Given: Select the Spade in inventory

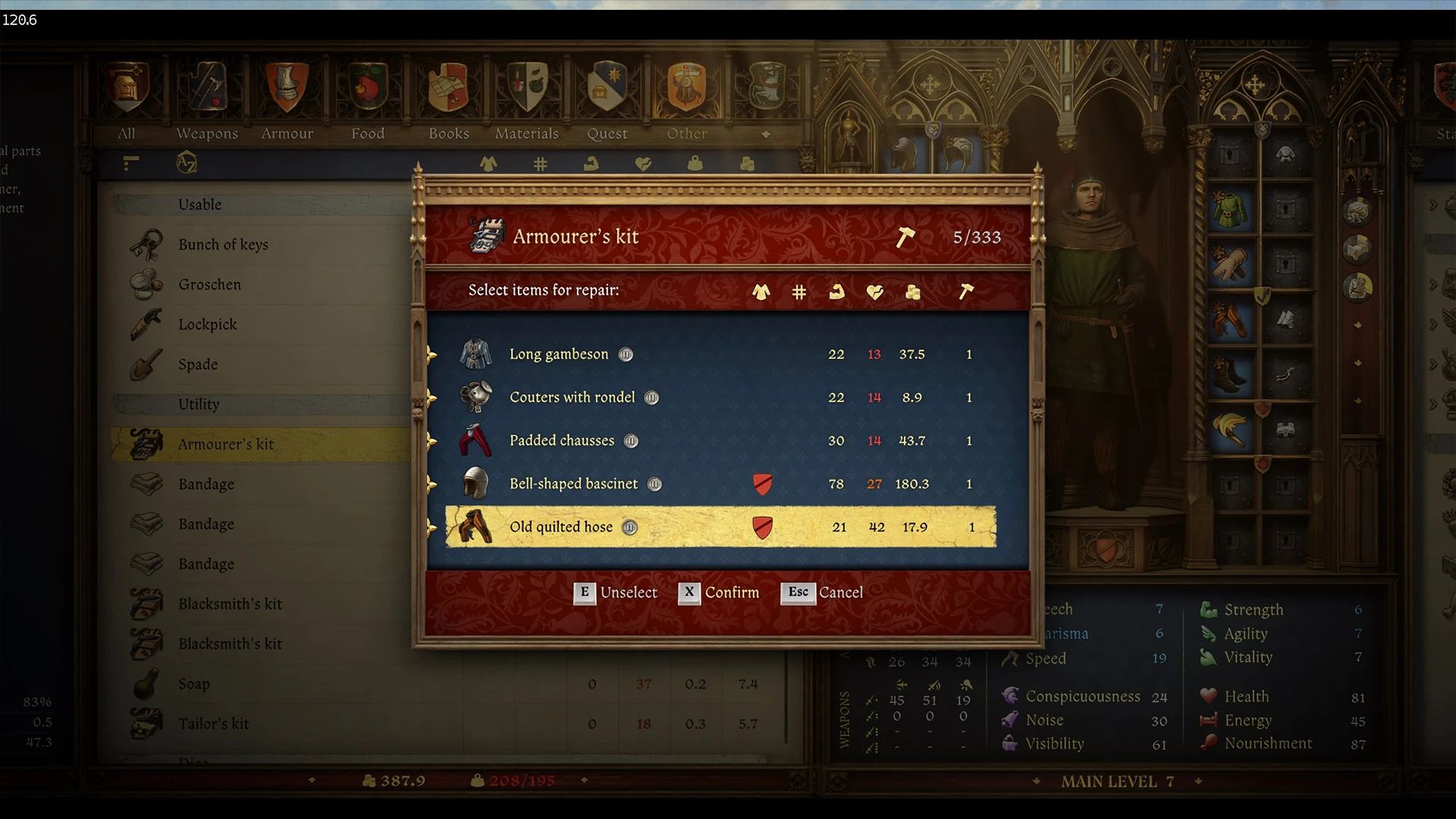Looking at the screenshot, I should click(x=198, y=365).
